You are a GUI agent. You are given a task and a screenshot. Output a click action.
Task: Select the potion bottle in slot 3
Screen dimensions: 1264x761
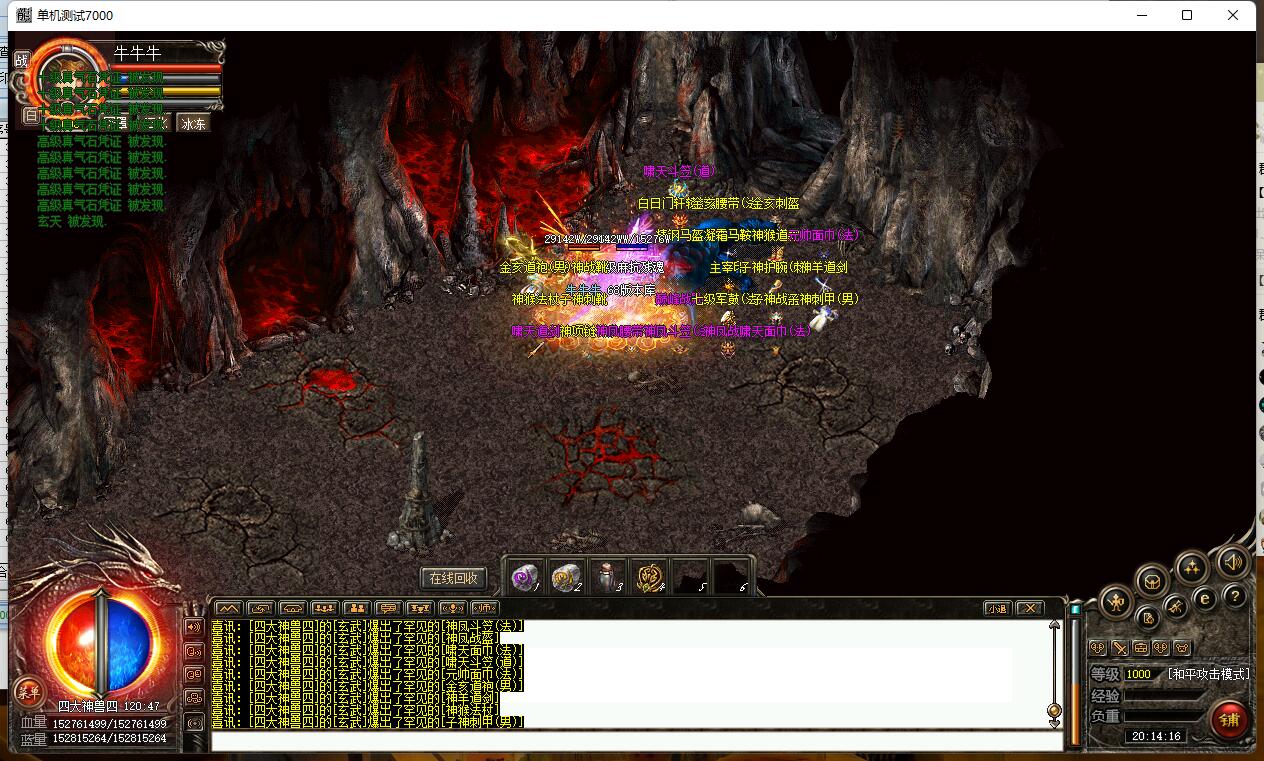607,576
